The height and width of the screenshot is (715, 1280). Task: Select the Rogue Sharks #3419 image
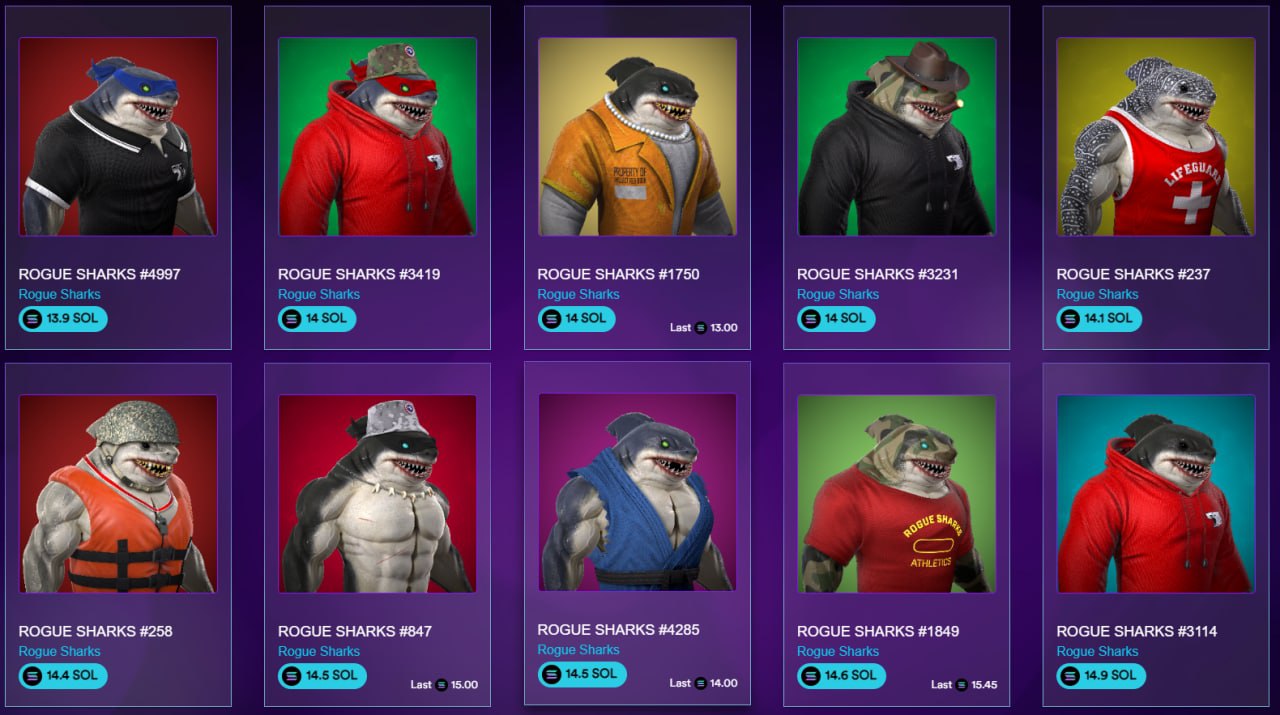[x=377, y=137]
